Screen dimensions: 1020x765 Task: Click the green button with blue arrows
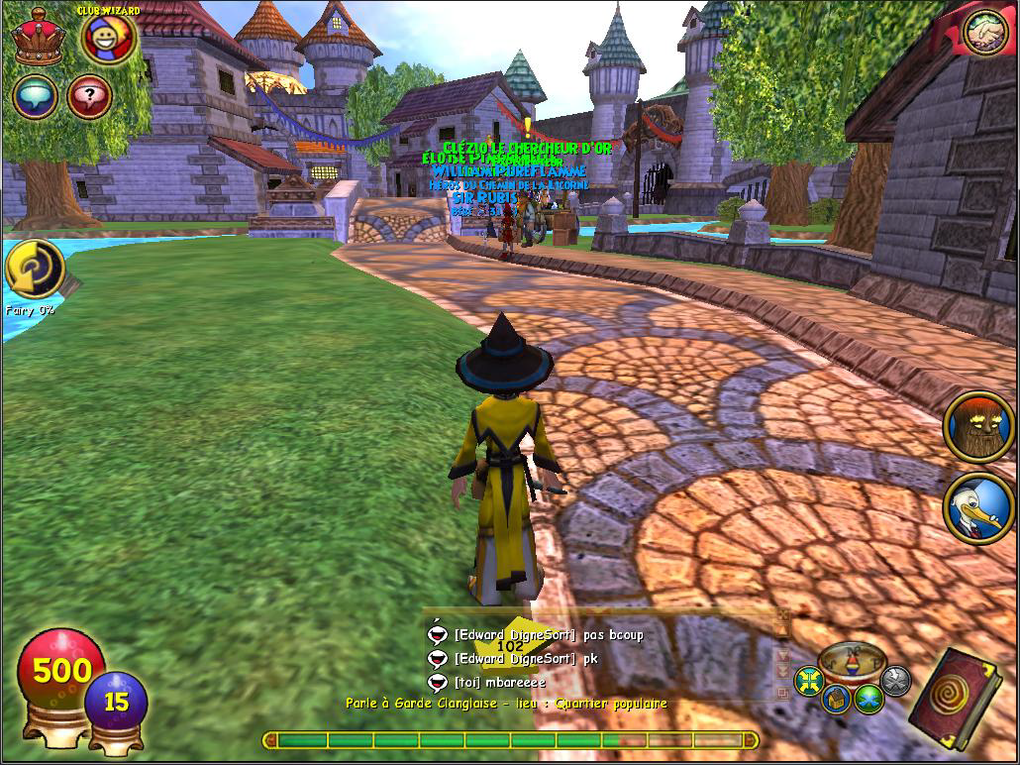click(868, 699)
